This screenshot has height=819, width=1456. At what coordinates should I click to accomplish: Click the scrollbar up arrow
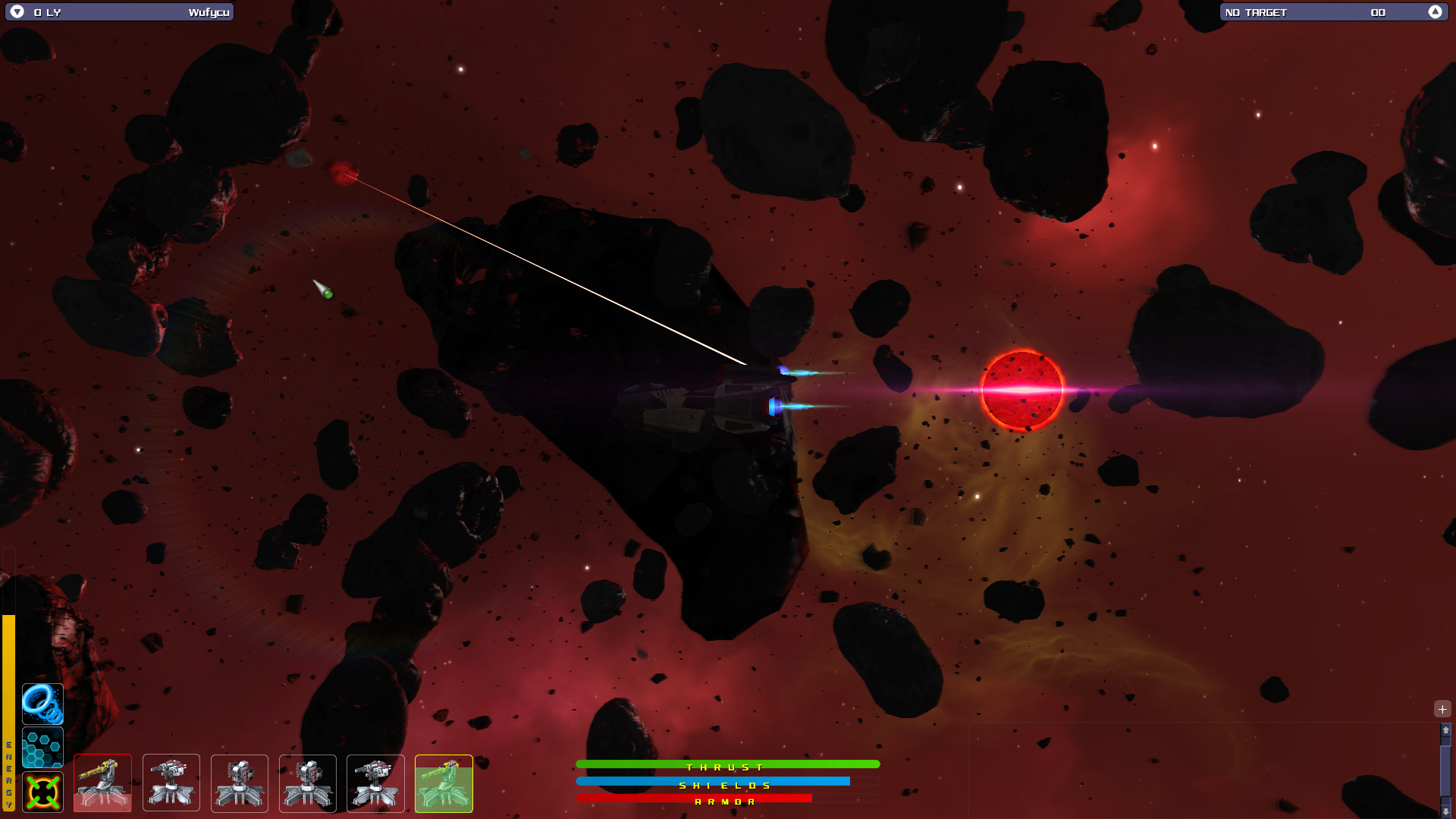pyautogui.click(x=1445, y=730)
